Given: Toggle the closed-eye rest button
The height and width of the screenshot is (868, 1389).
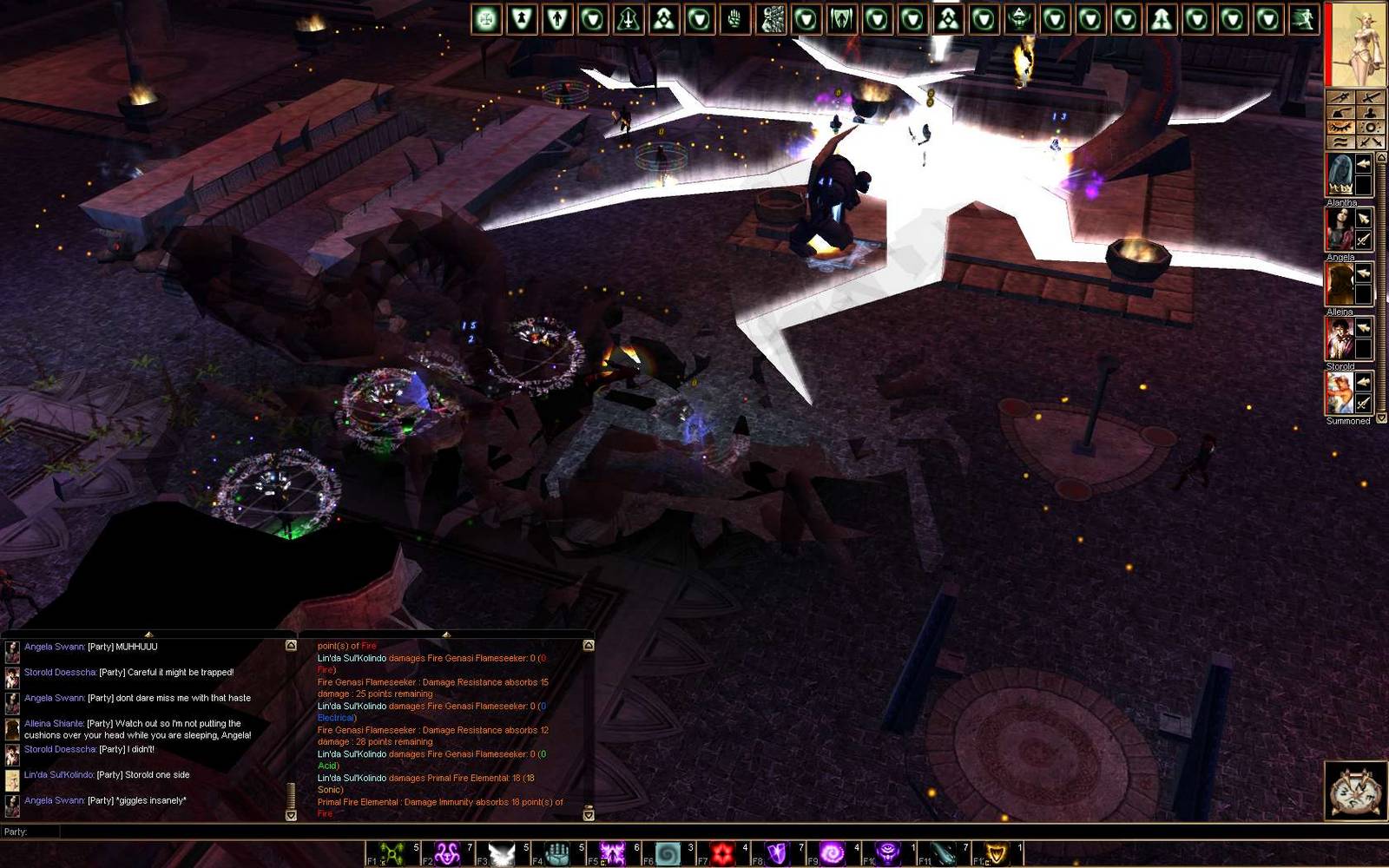Looking at the screenshot, I should (1341, 127).
